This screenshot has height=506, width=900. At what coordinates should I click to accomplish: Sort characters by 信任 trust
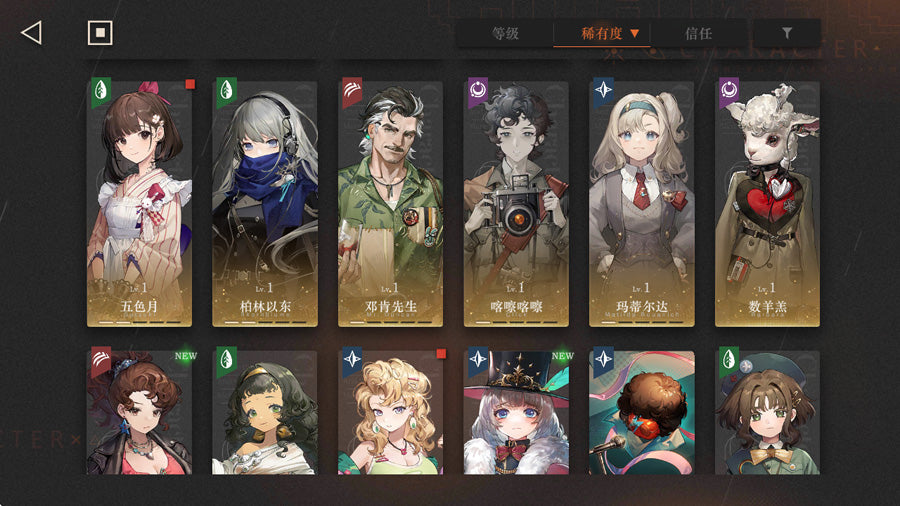[x=698, y=34]
